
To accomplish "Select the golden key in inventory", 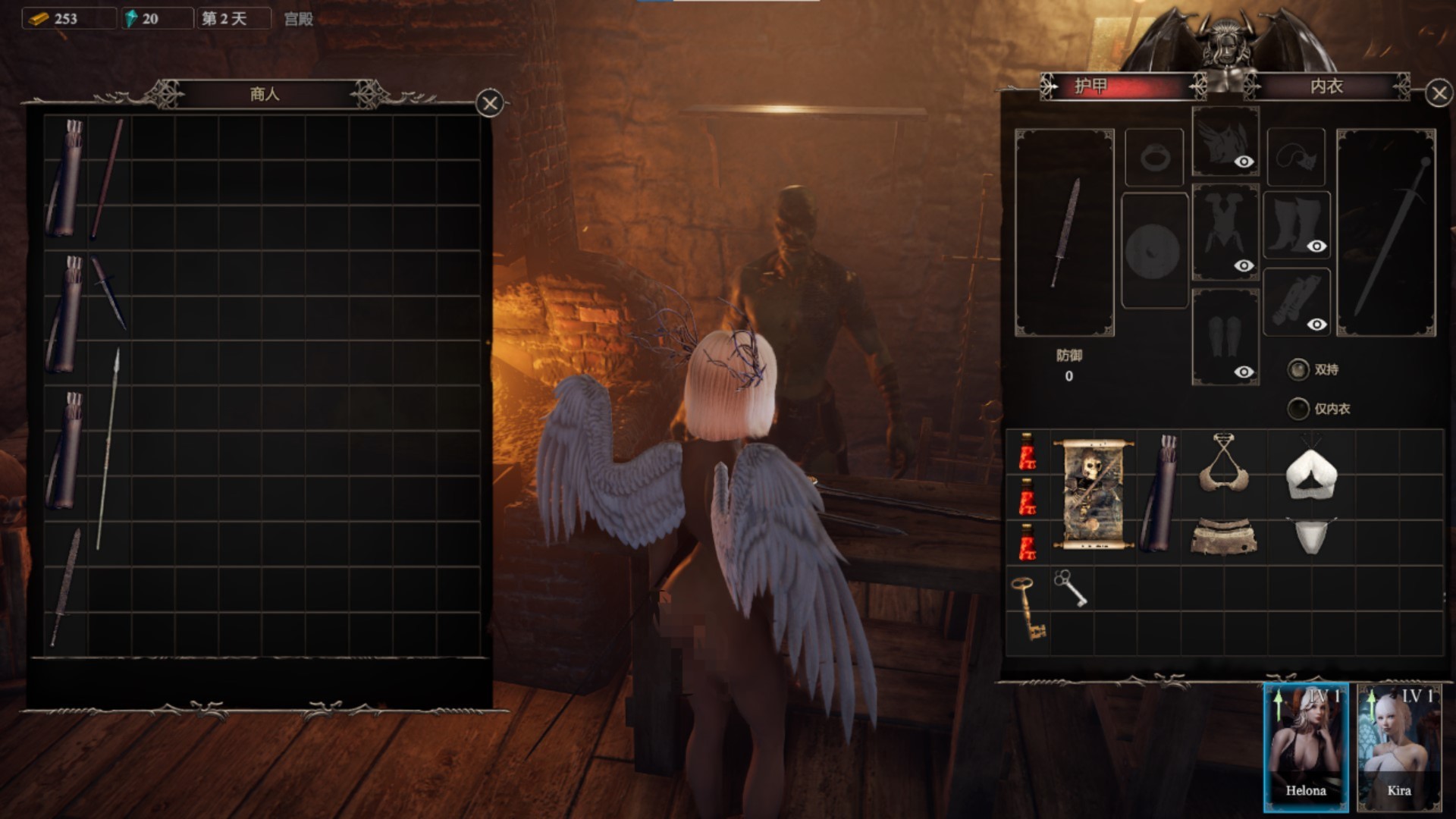I will pos(1028,607).
